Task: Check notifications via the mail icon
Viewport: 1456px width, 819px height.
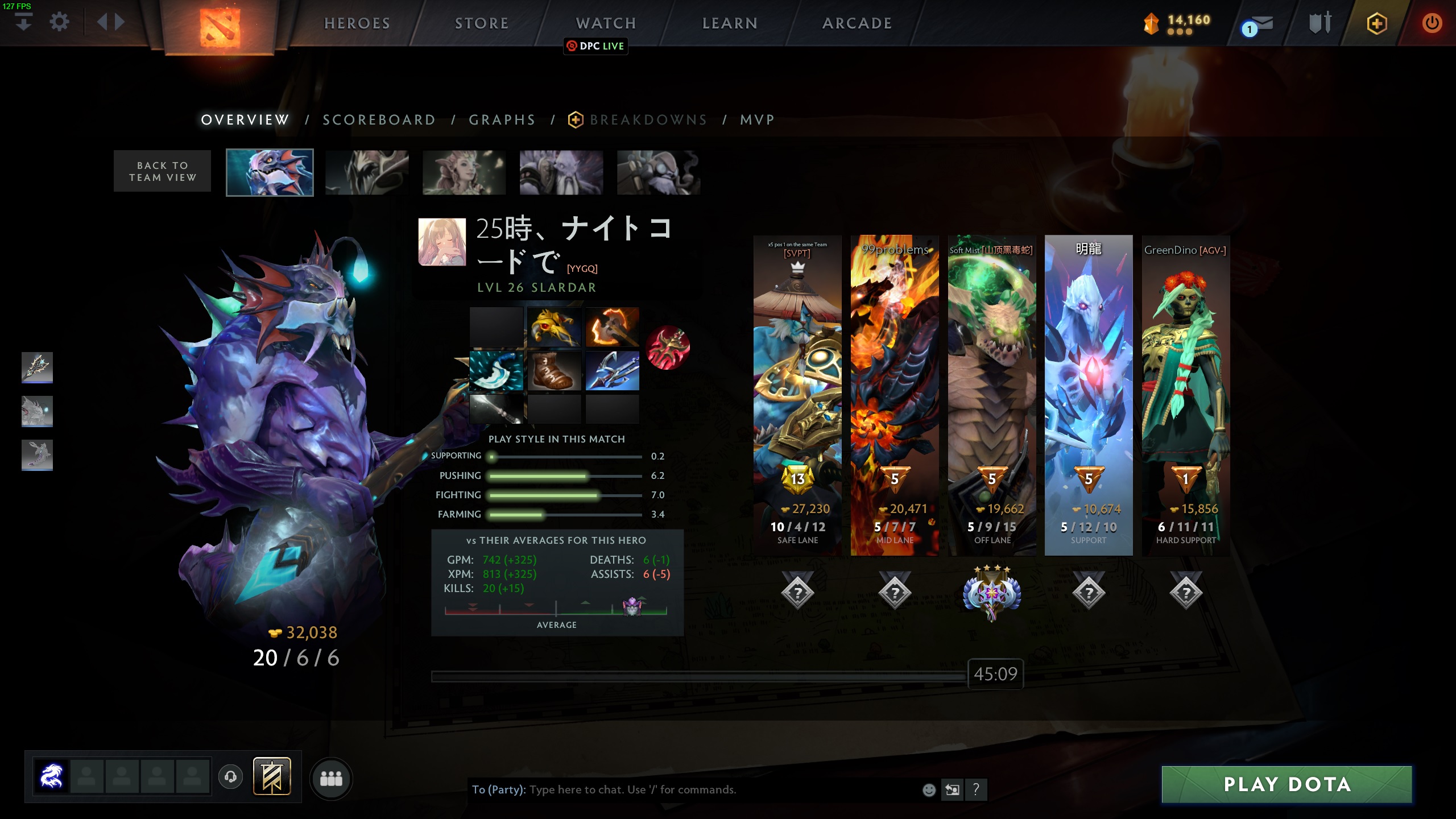Action: pos(1260,23)
